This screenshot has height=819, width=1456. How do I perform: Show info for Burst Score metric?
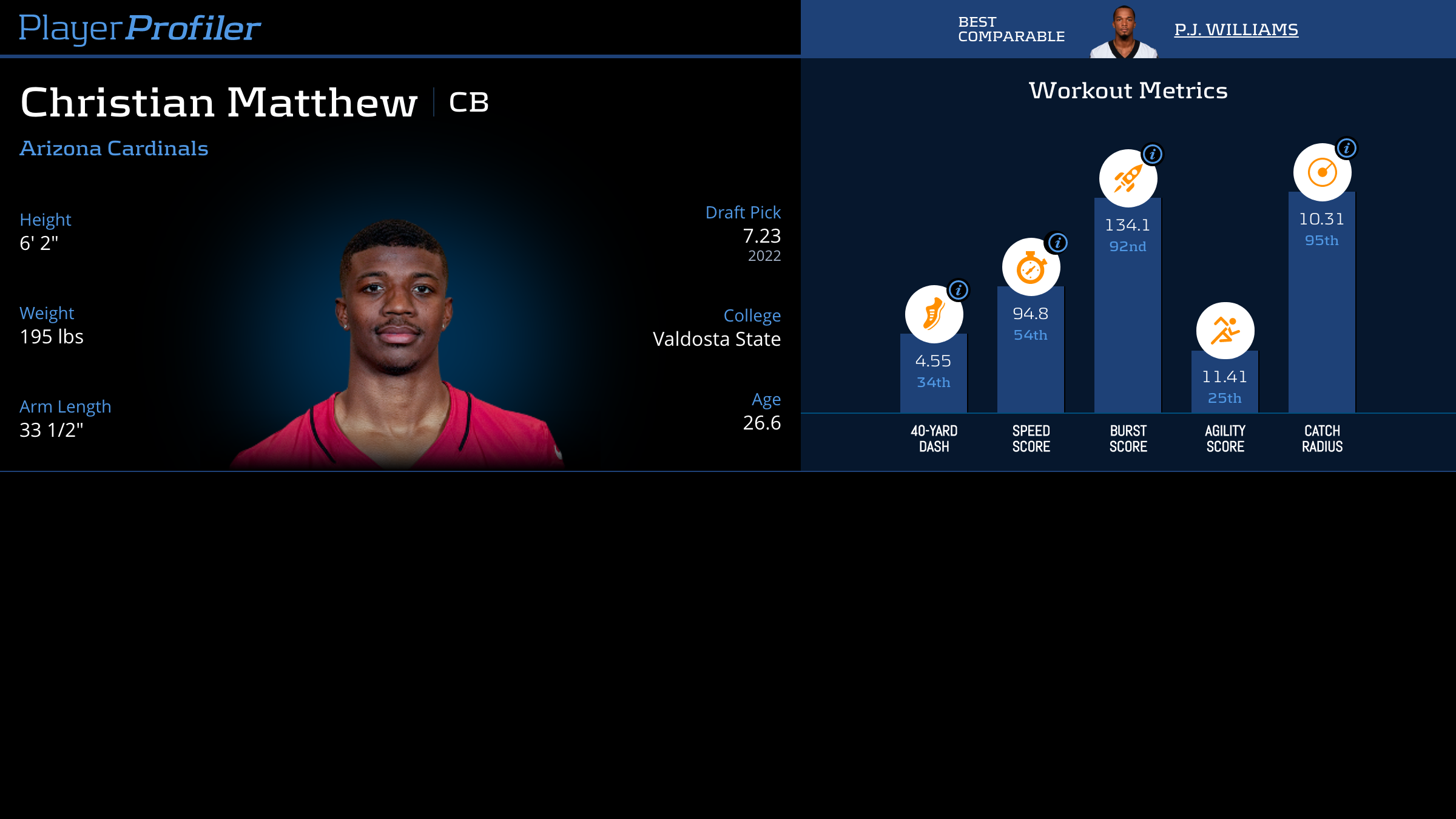click(1153, 154)
